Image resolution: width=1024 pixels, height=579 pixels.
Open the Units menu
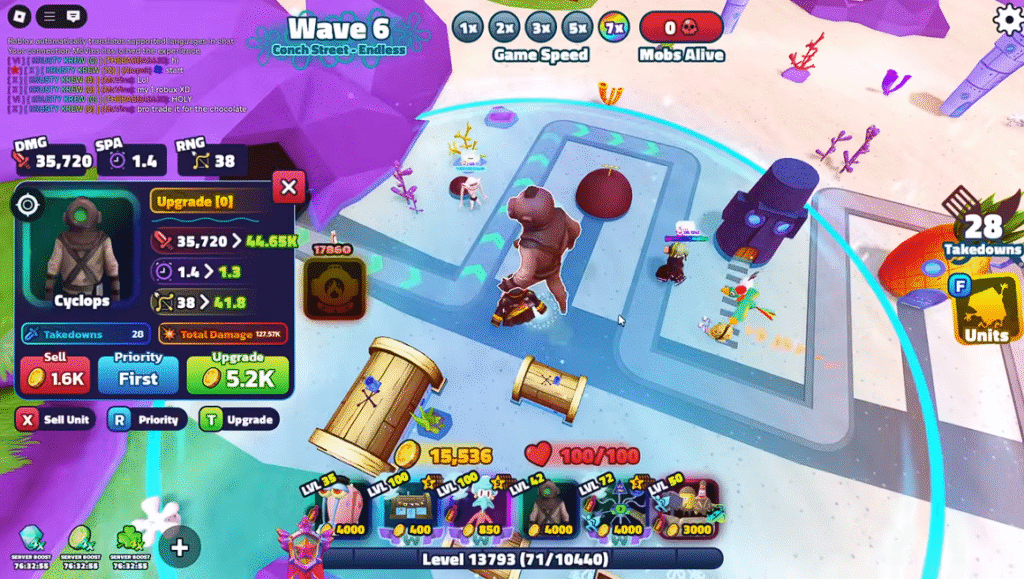pos(985,312)
